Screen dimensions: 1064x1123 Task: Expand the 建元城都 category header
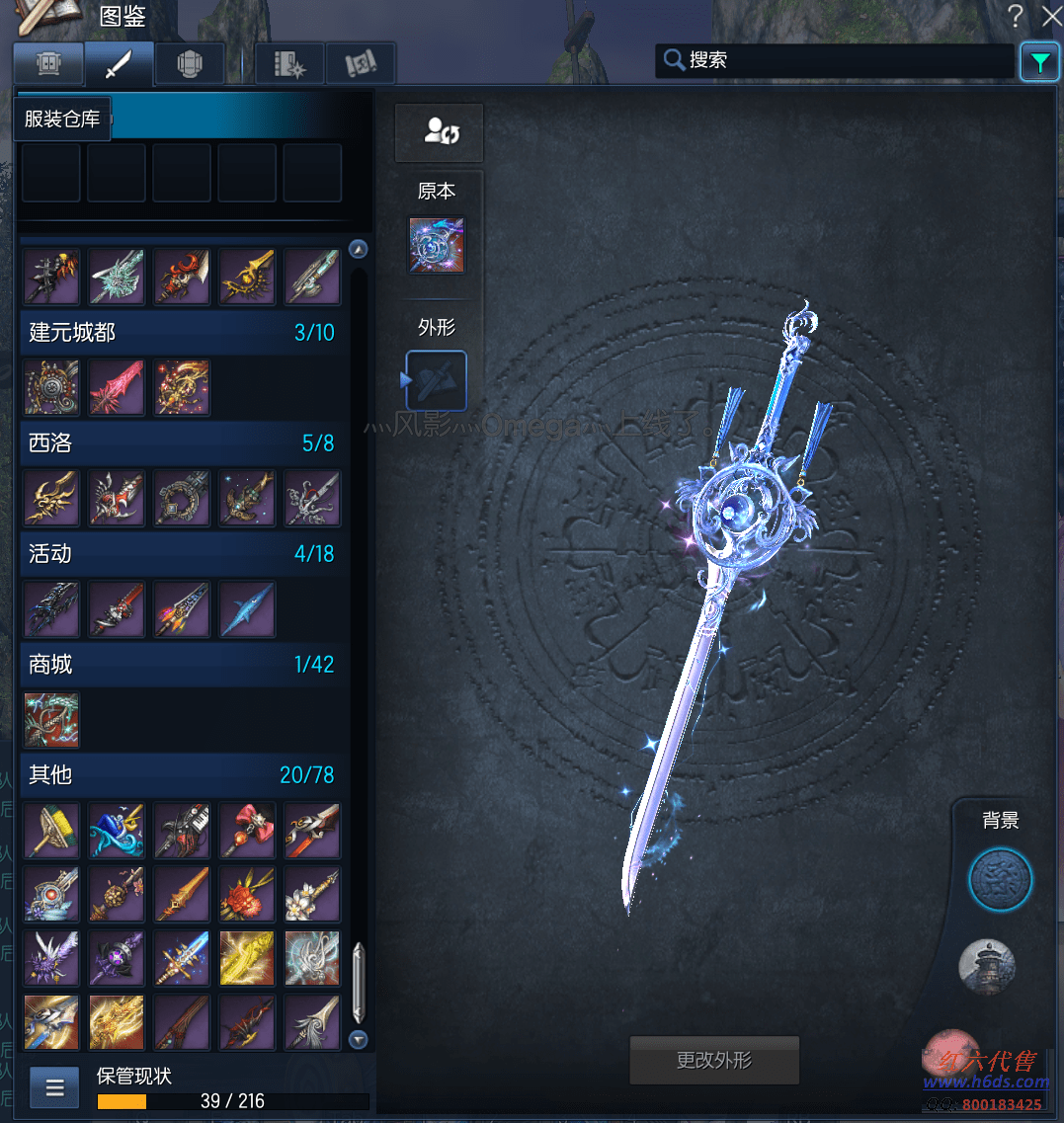(182, 333)
